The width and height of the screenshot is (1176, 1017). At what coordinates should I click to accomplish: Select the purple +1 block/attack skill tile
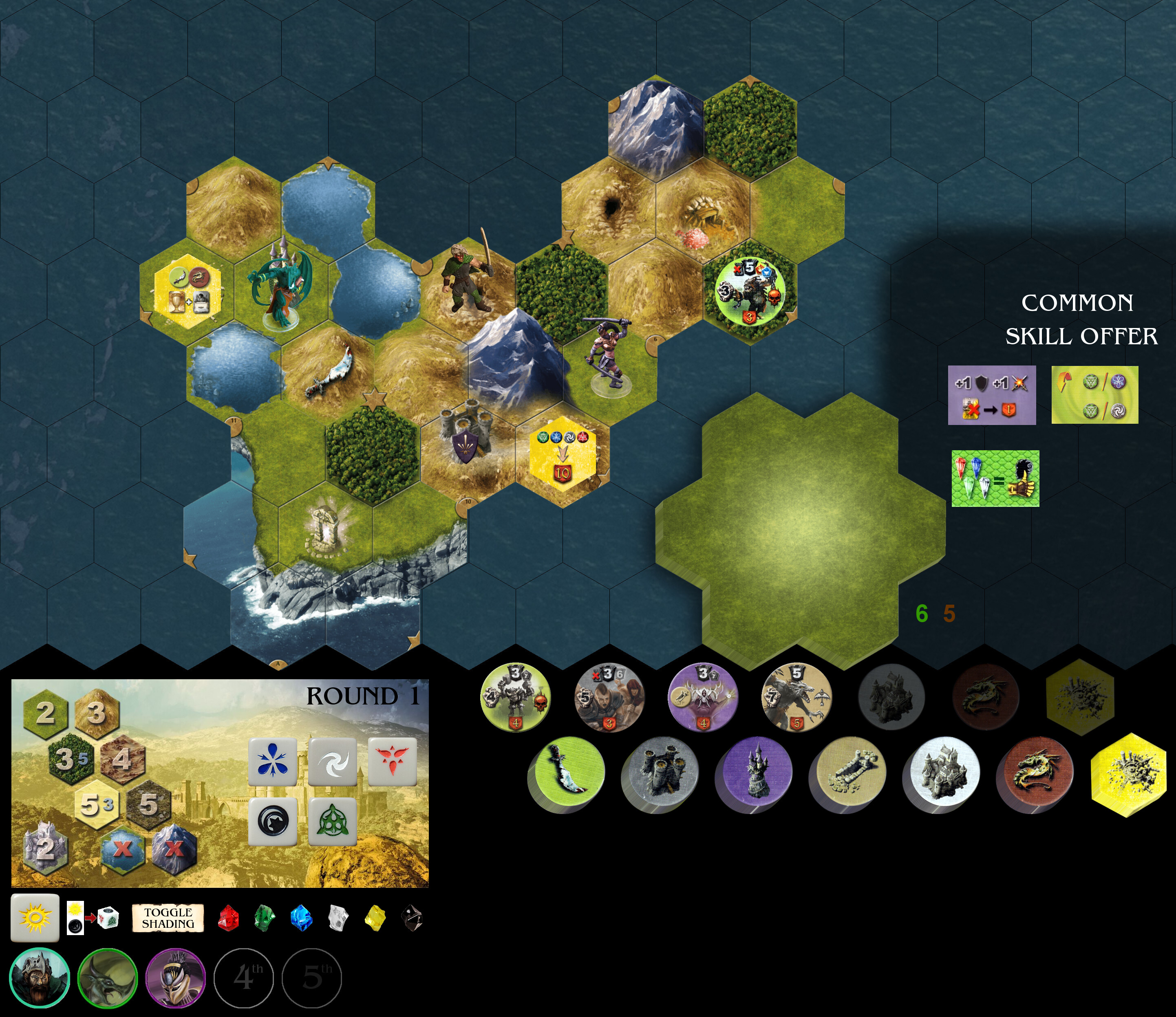991,395
